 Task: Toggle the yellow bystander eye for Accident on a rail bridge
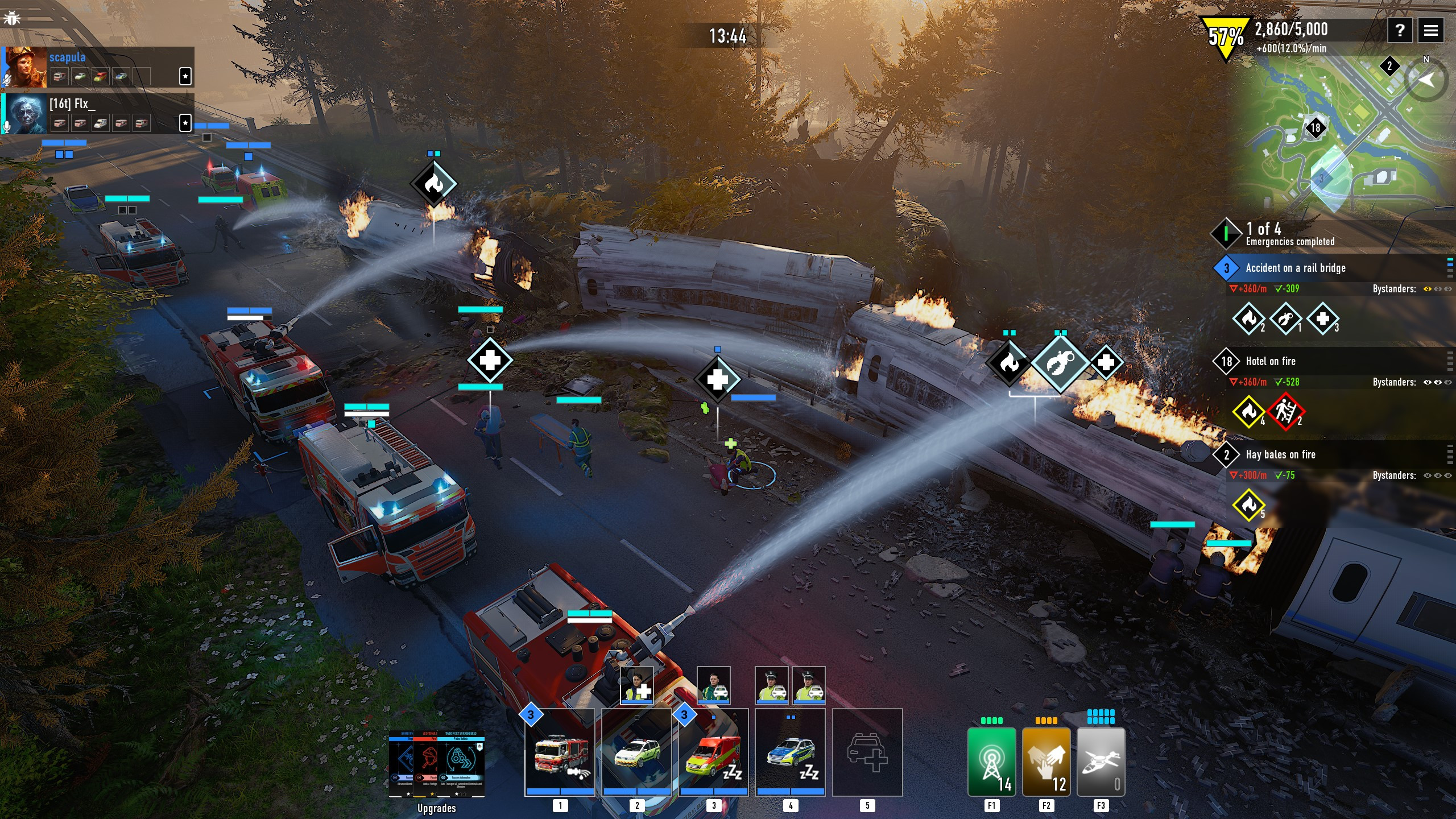[x=1426, y=289]
